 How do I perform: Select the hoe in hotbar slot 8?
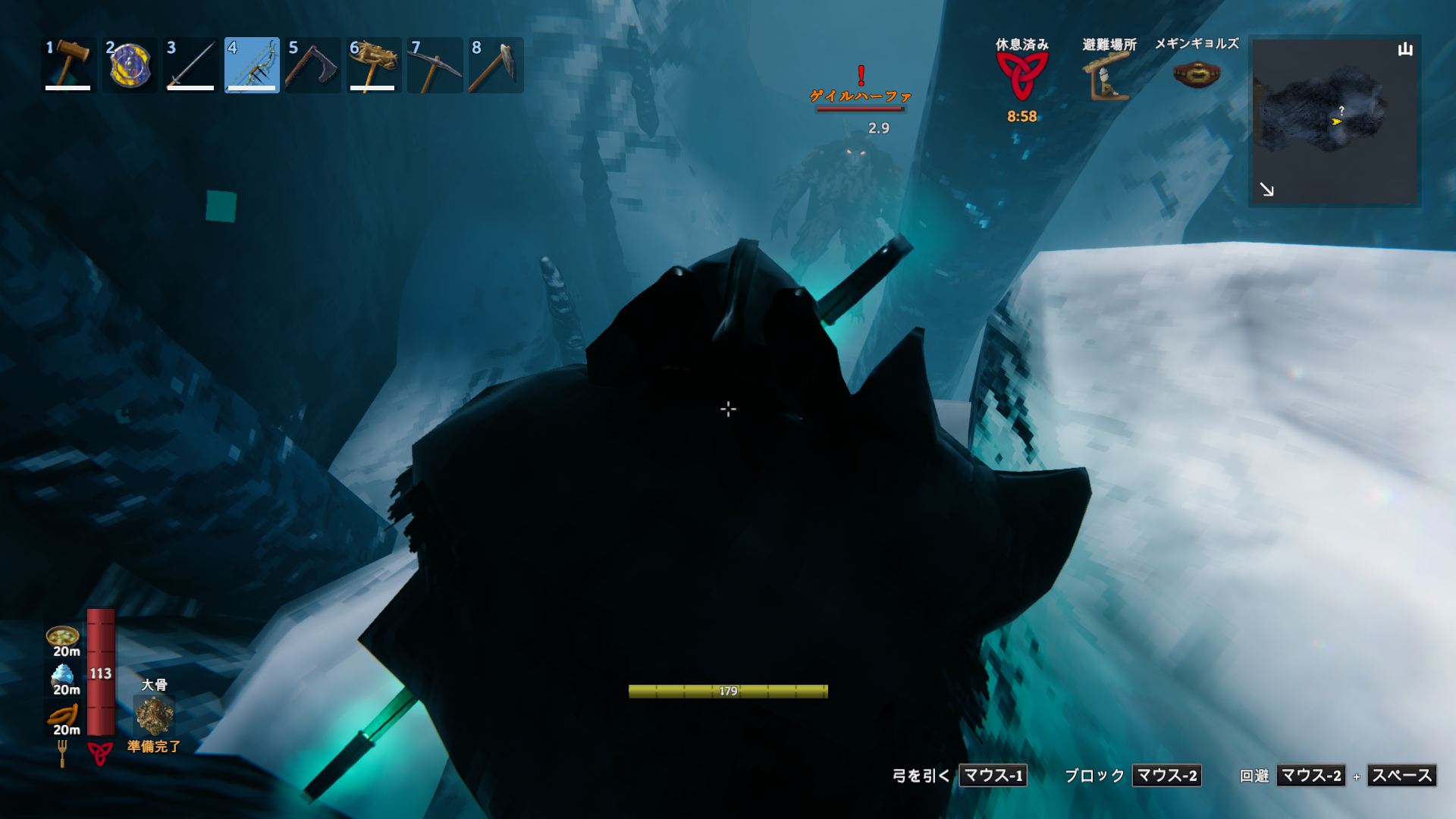click(x=496, y=65)
